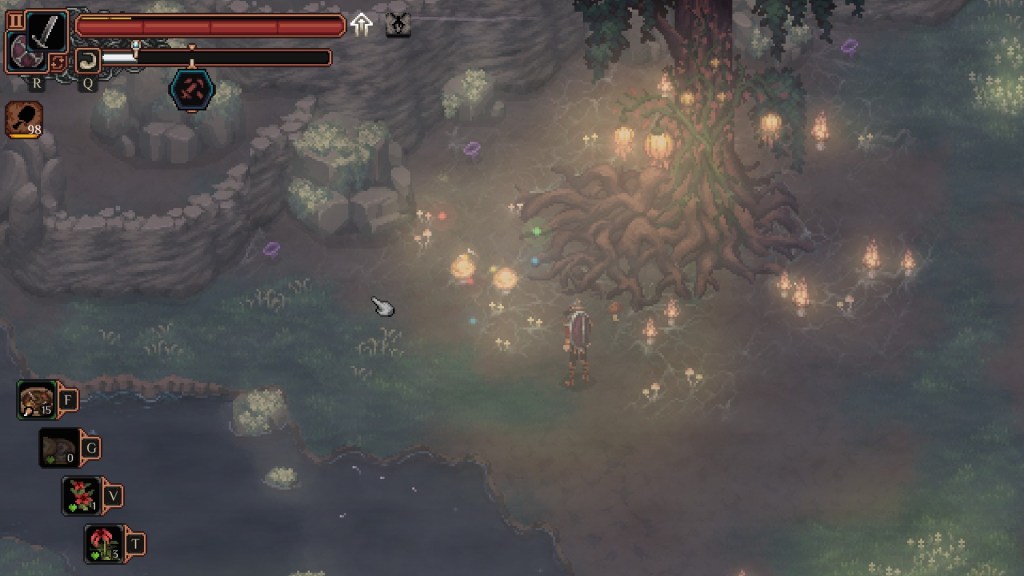Use the red berry herb slot
Image resolution: width=1024 pixels, height=576 pixels.
(81, 495)
